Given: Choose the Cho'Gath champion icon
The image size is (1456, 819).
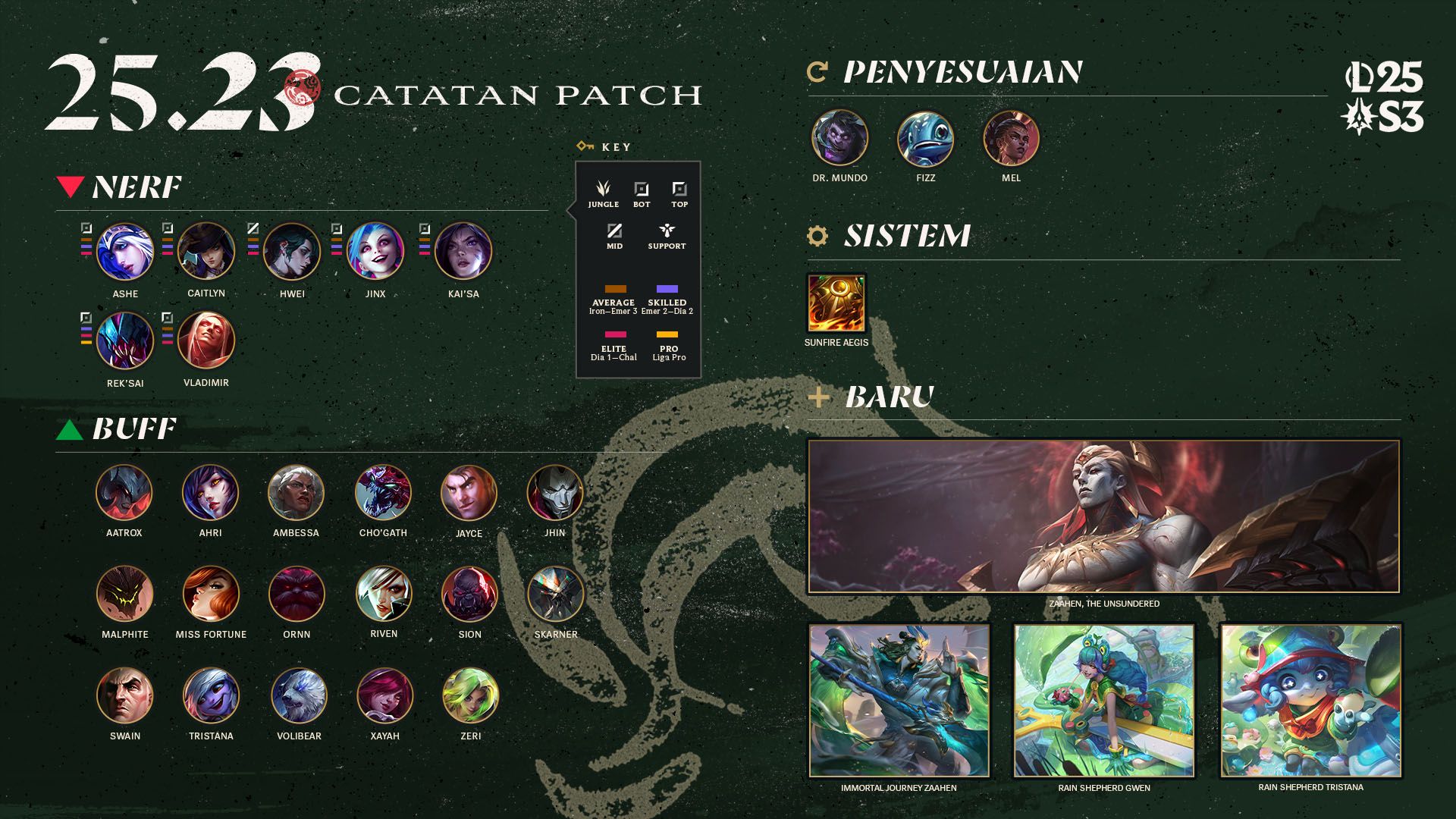Looking at the screenshot, I should click(x=383, y=493).
